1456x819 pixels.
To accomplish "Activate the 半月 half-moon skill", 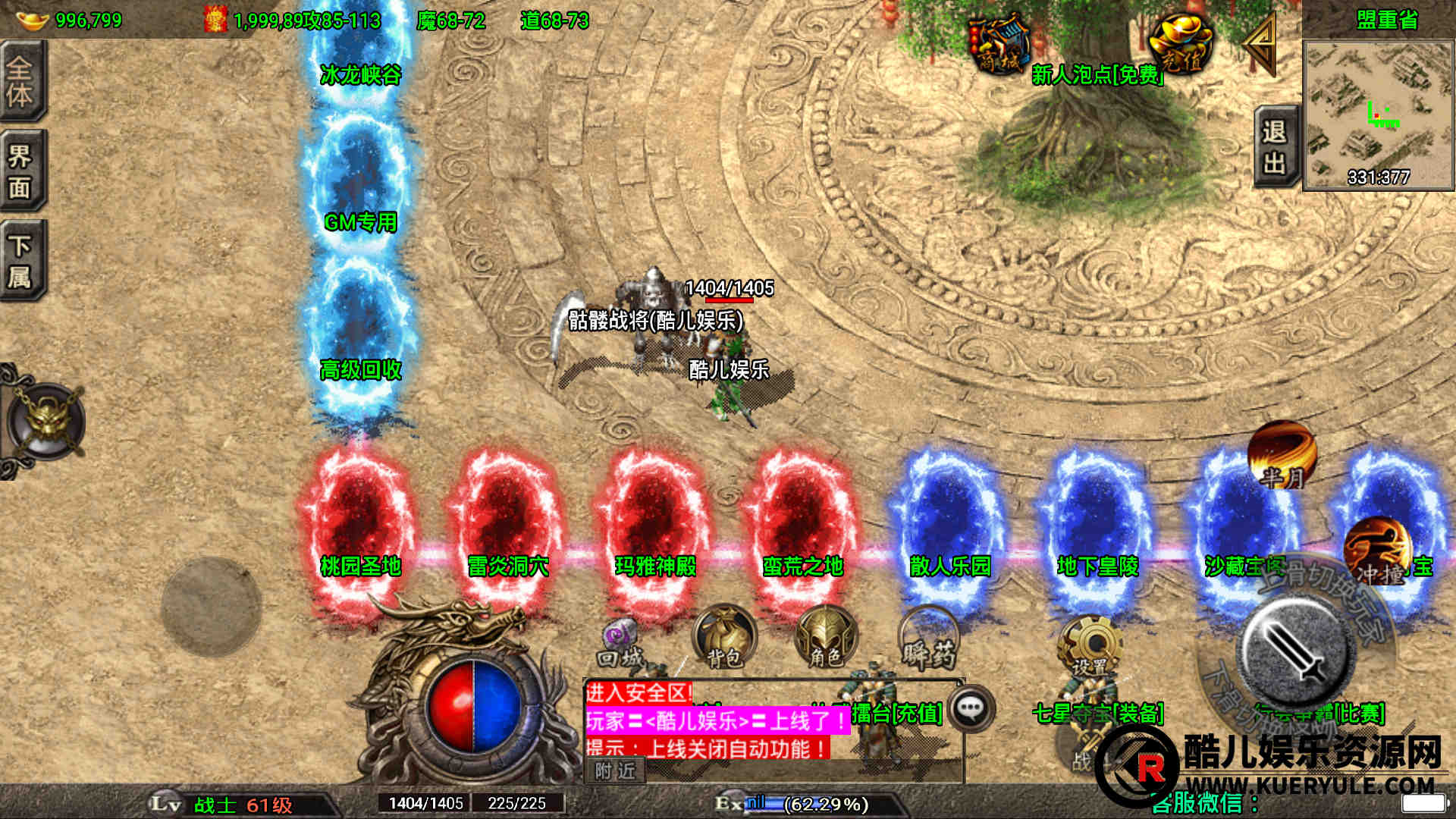I will click(x=1282, y=455).
